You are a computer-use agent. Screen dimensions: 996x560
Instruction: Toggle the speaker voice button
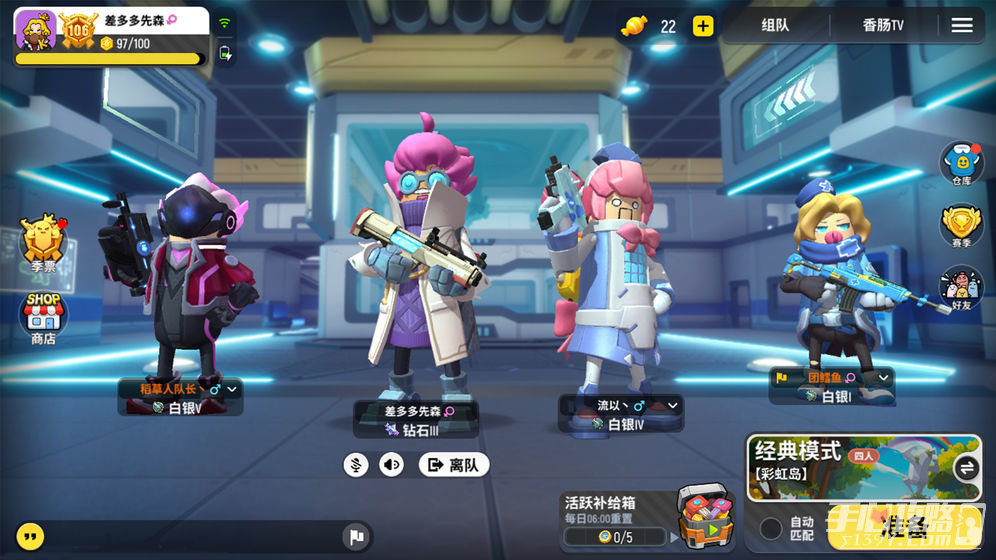tap(392, 464)
